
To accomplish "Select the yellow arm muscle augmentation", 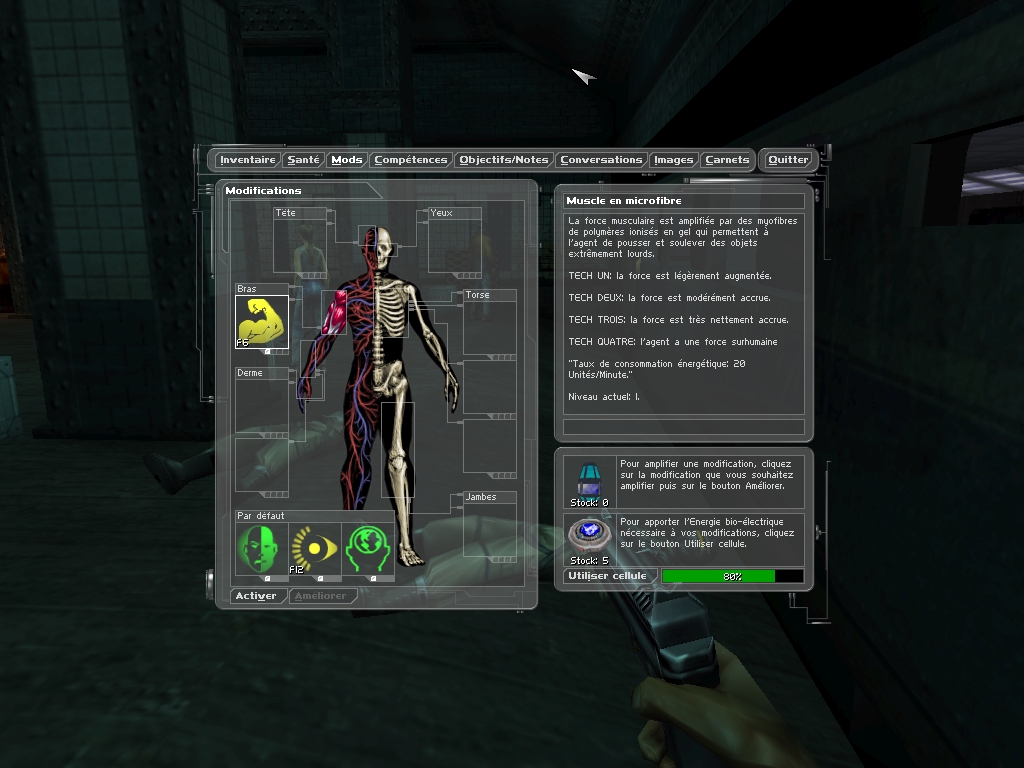I will point(262,322).
